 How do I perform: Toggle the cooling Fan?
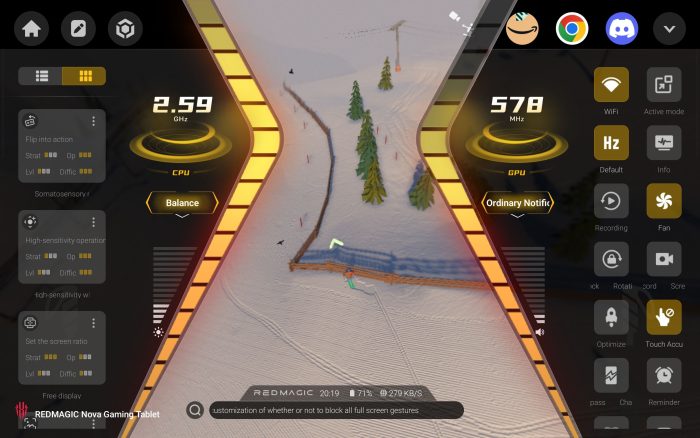coord(663,201)
